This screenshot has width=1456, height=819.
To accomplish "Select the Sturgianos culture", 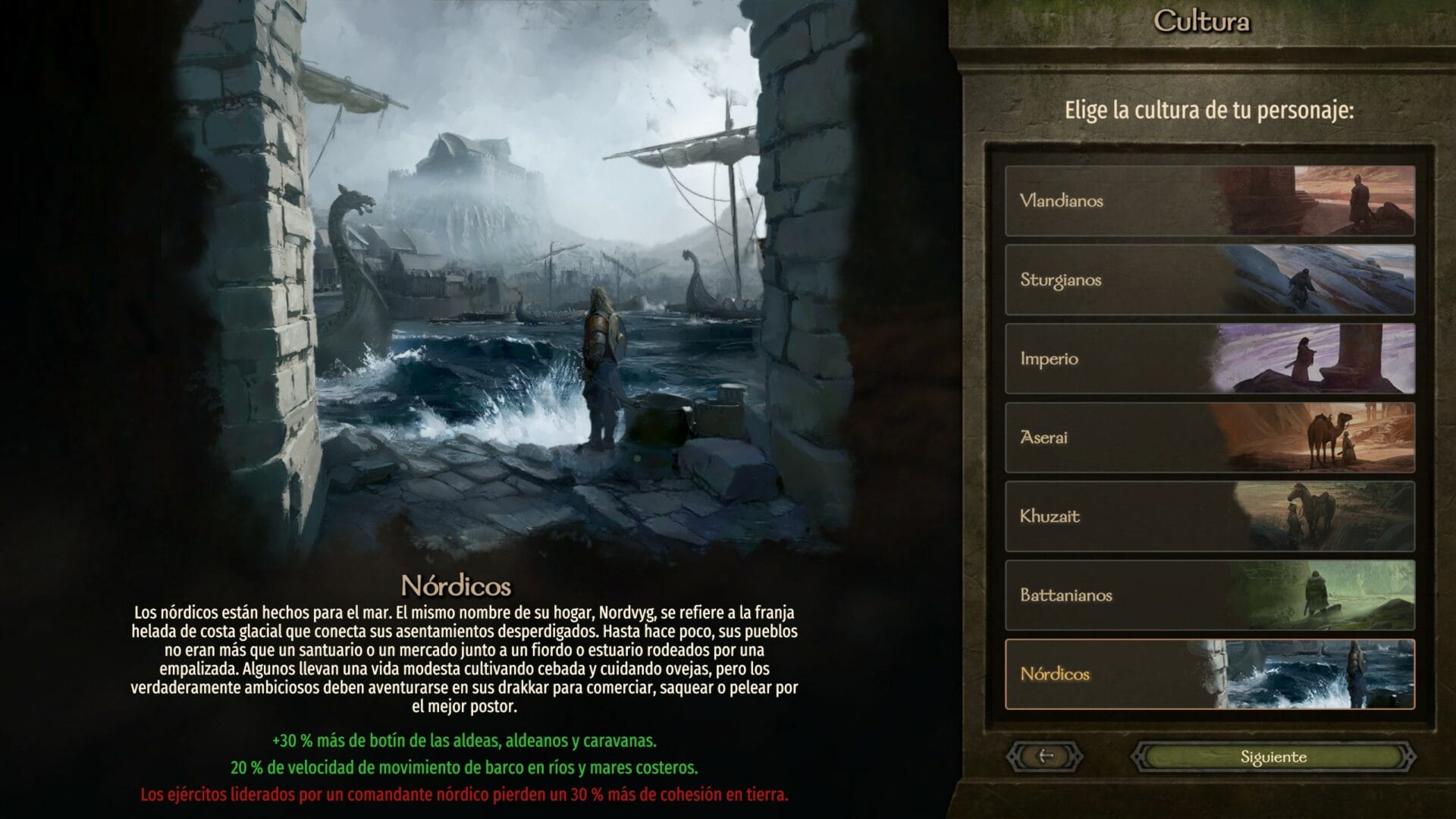I will pos(1137,281).
